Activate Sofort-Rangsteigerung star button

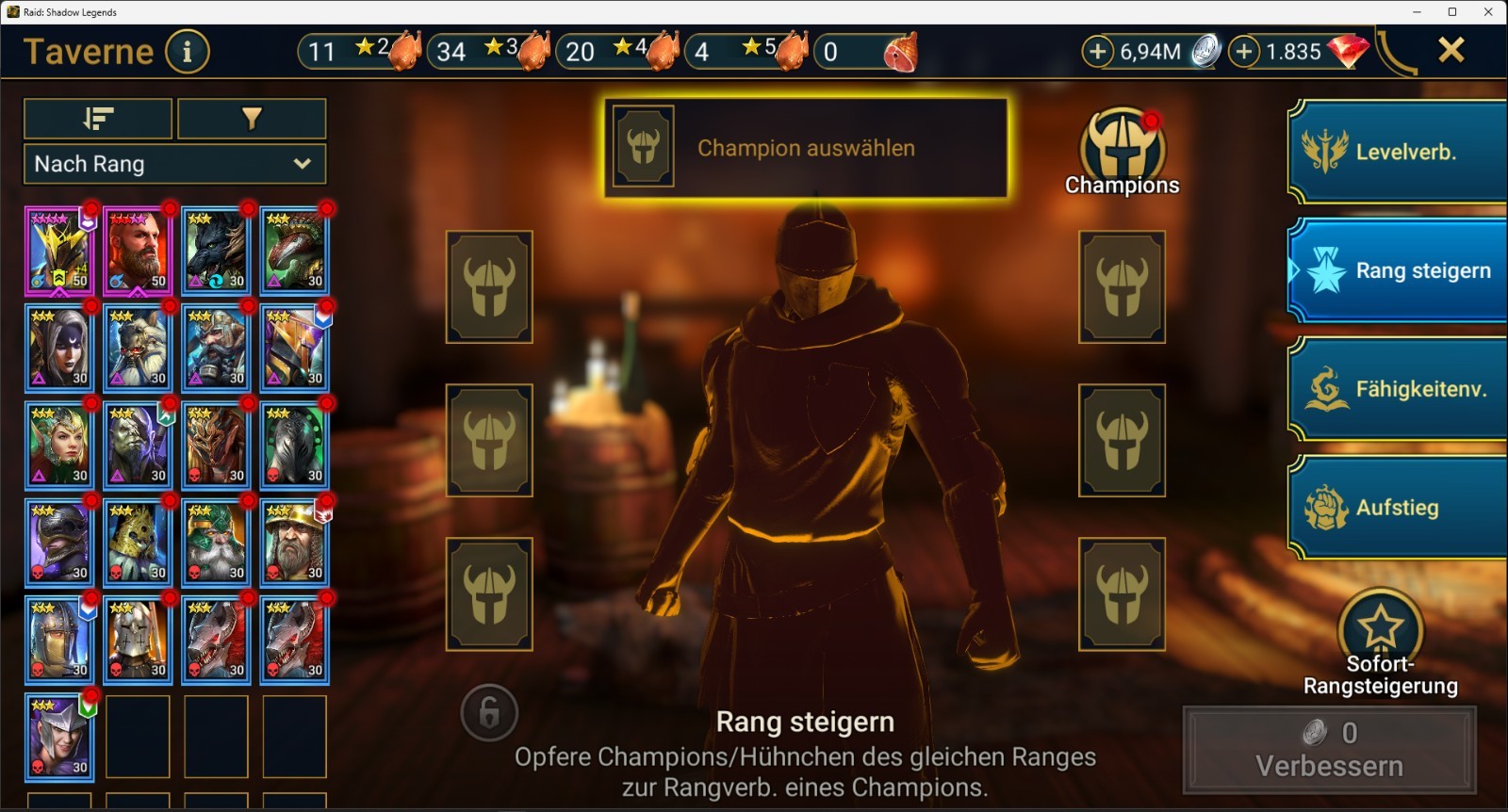1380,626
